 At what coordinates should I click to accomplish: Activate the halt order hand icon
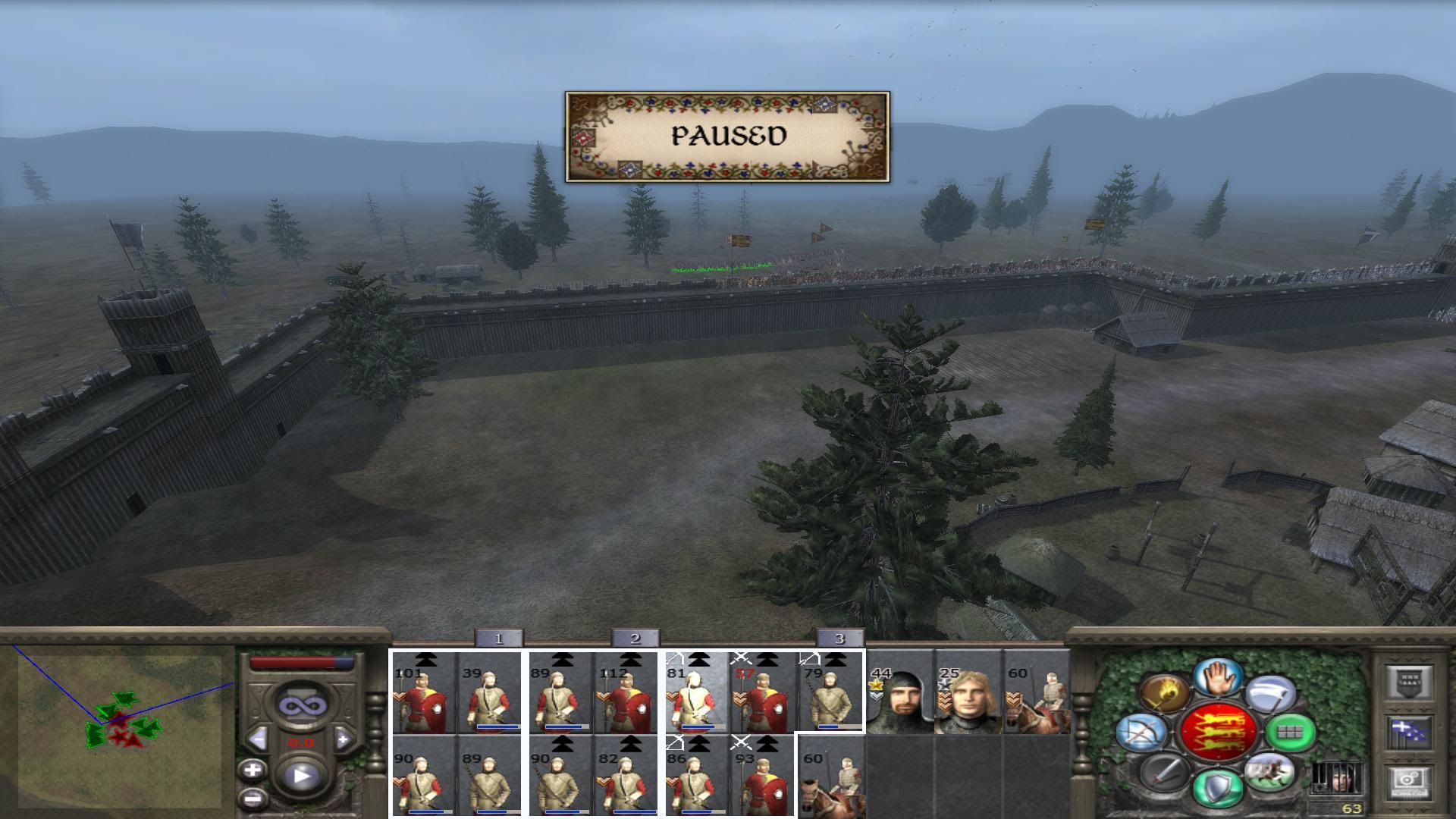(x=1219, y=677)
